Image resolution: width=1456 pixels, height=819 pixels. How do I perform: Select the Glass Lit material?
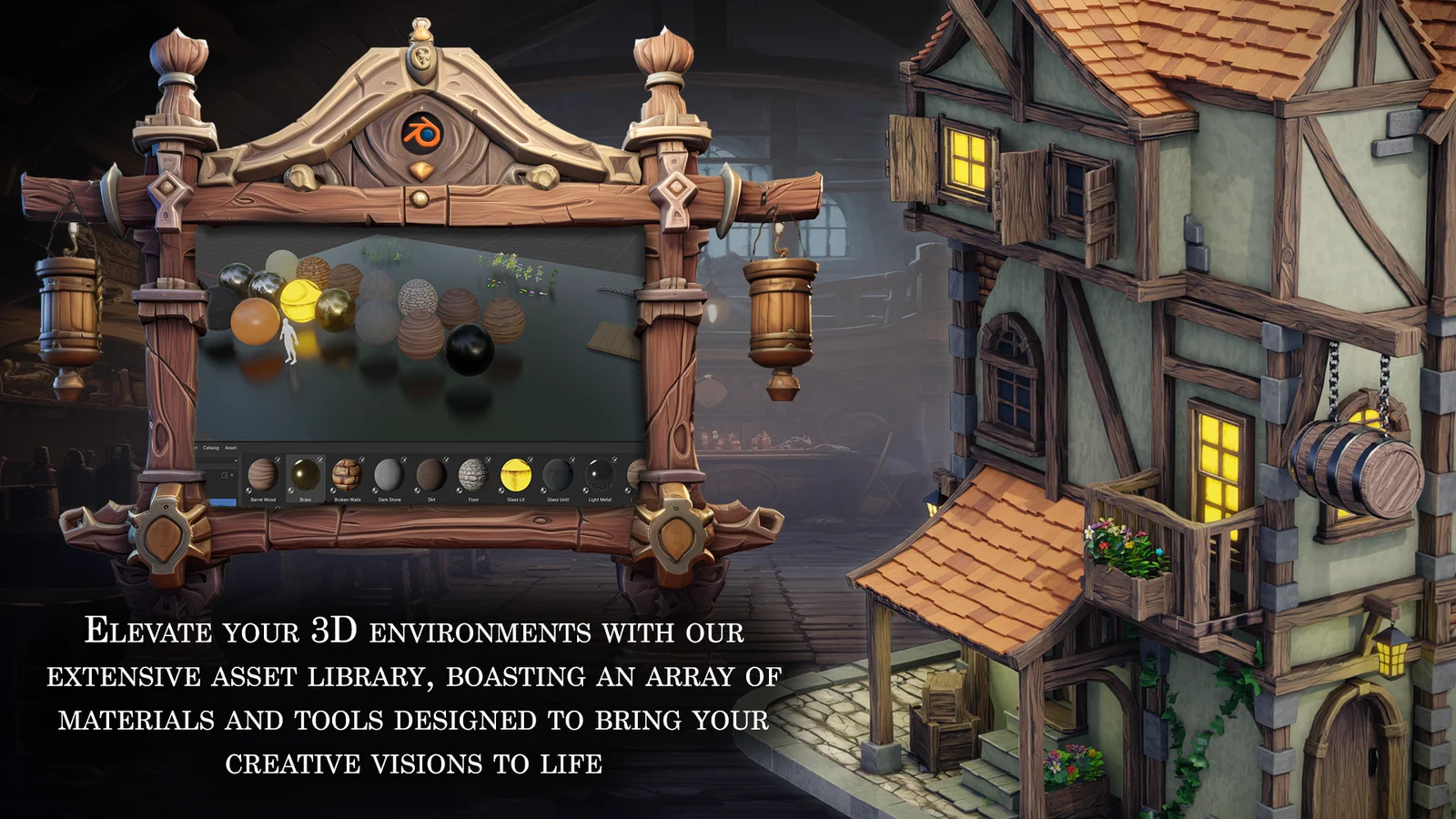[x=515, y=475]
